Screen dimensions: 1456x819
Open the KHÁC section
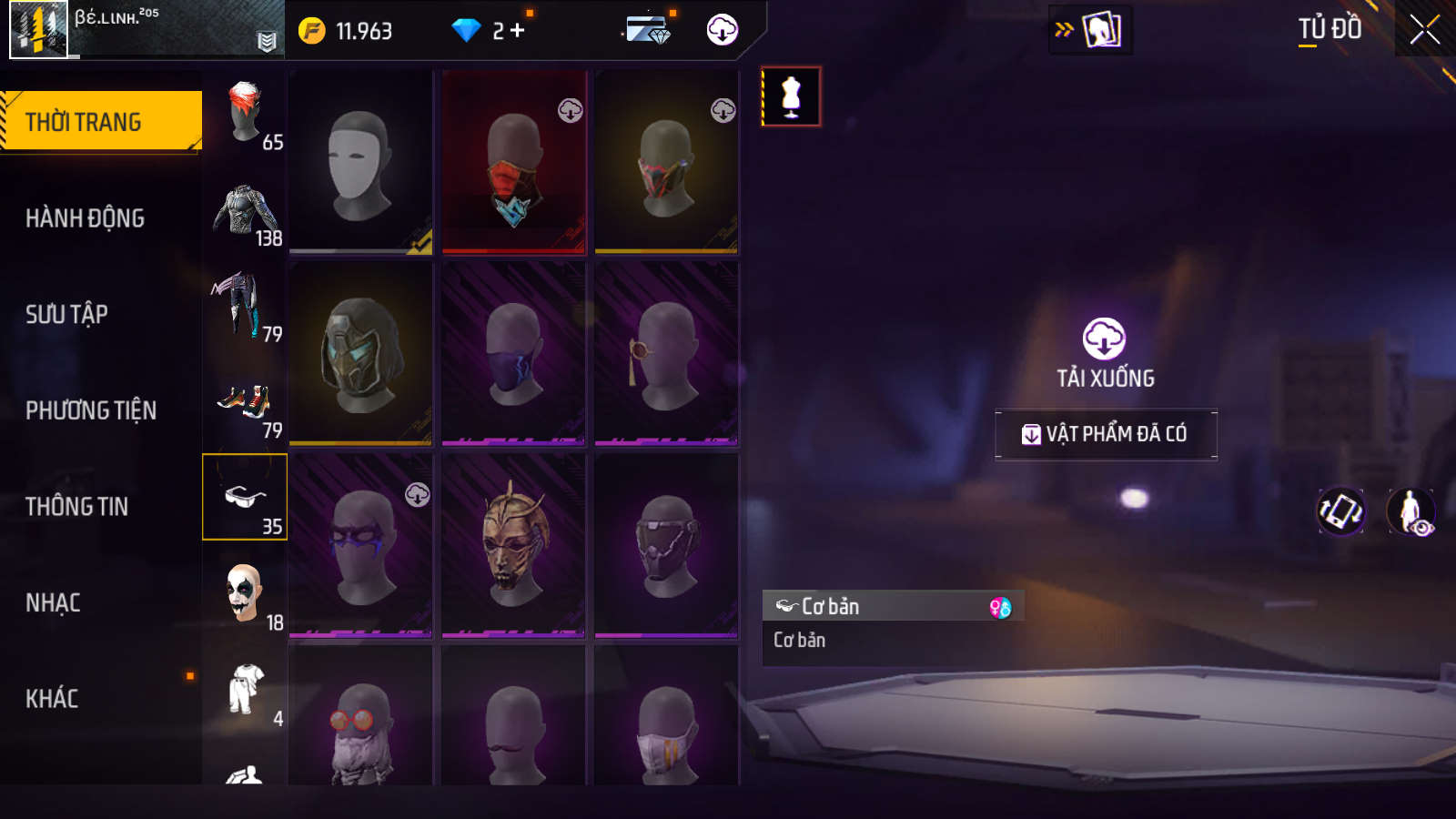[x=52, y=699]
